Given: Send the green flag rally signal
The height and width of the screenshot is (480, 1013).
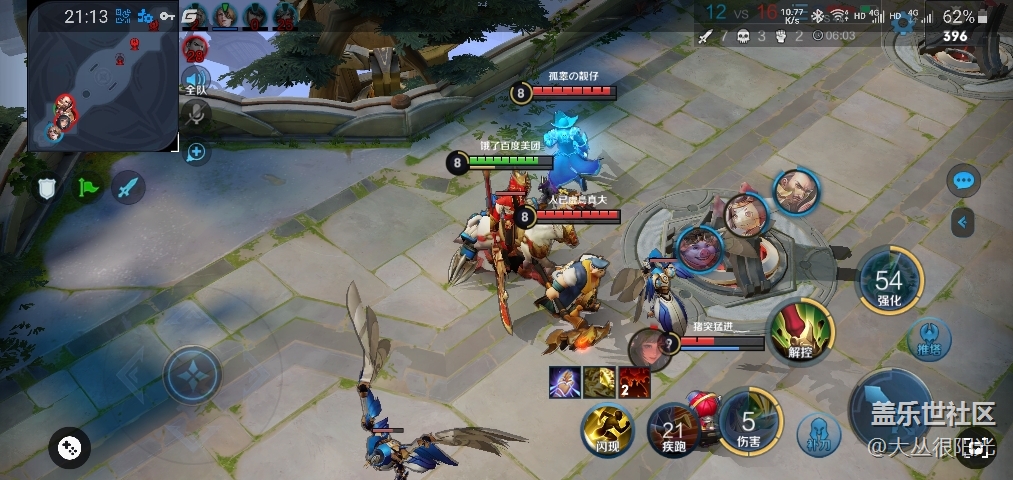Looking at the screenshot, I should tap(88, 186).
